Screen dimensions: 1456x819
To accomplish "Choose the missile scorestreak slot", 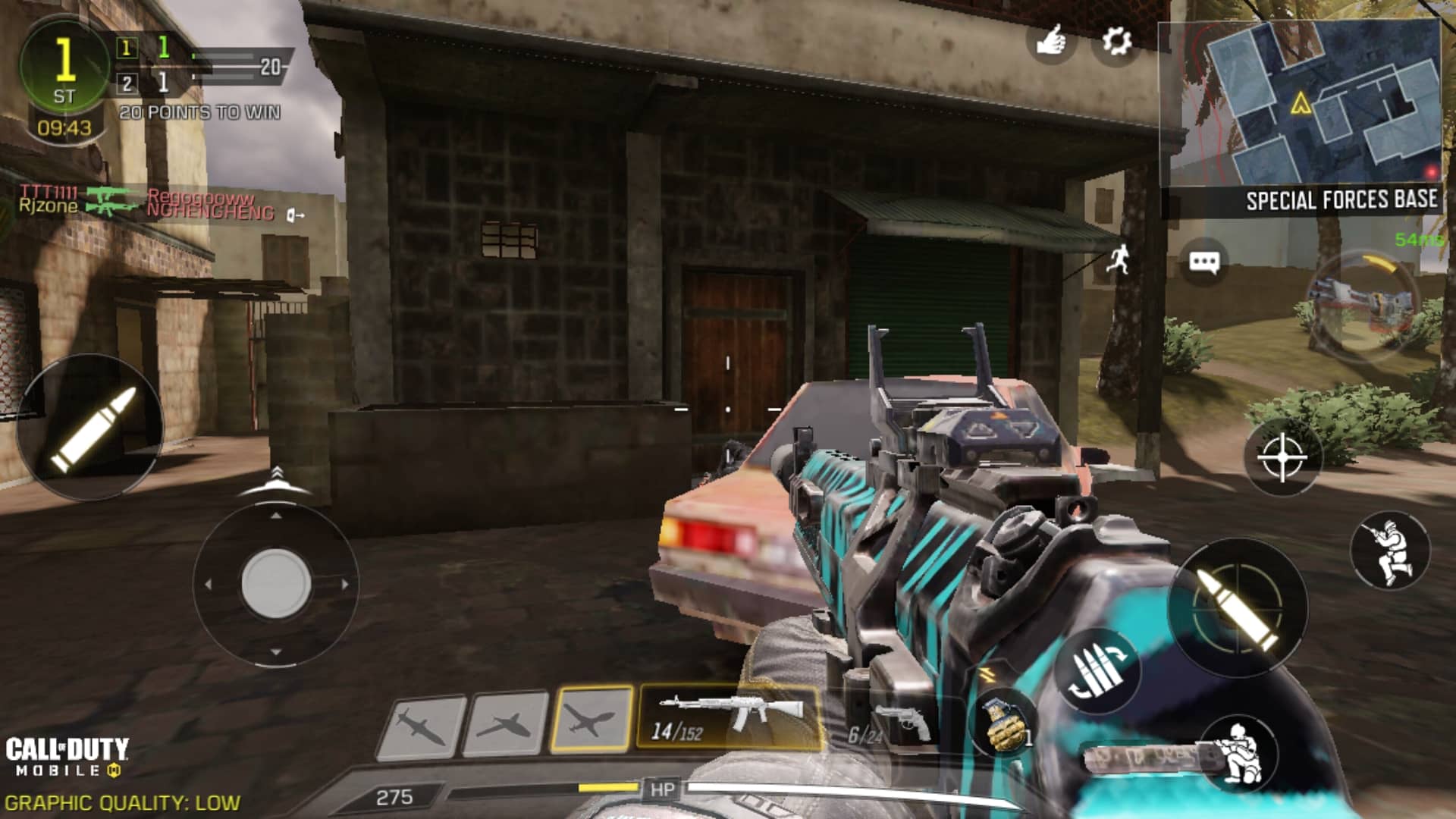I will click(x=422, y=726).
